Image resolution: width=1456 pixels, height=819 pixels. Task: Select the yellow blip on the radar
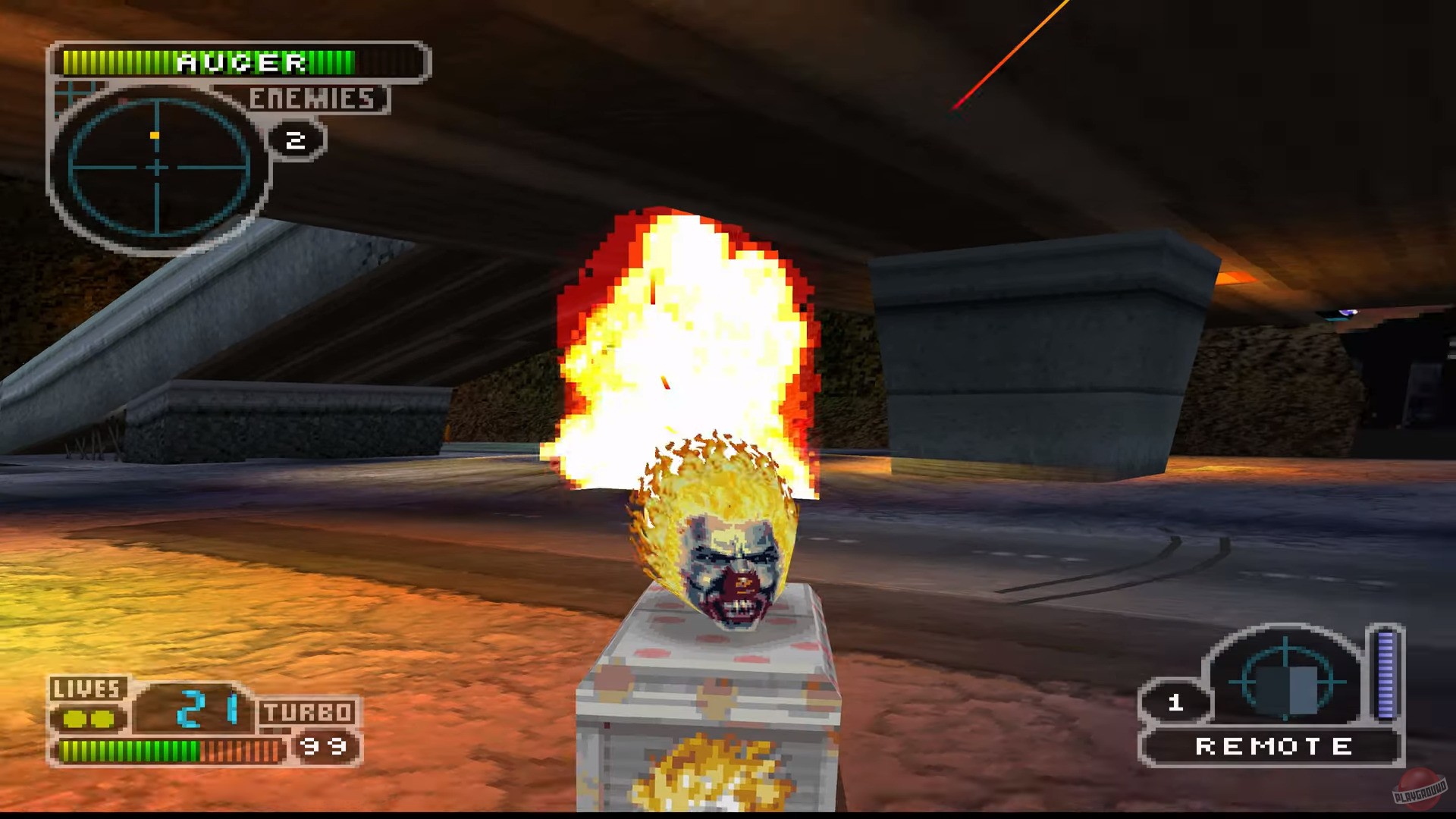[x=155, y=134]
